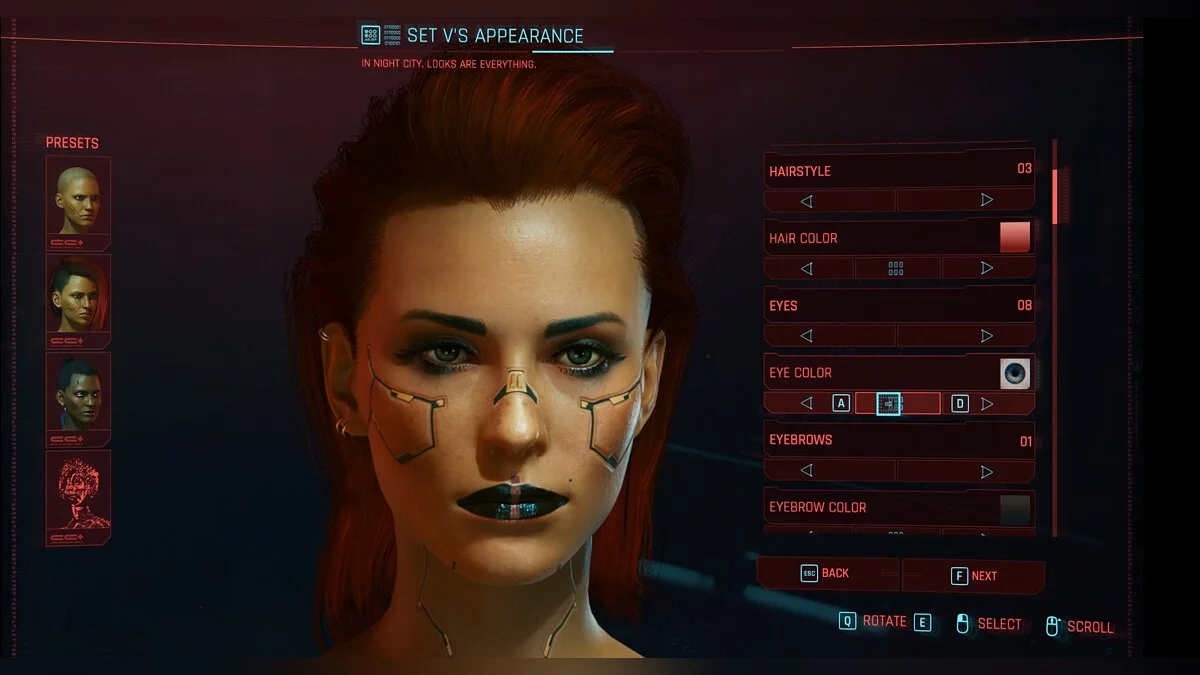Image resolution: width=1200 pixels, height=675 pixels.
Task: Go to next hair color
Action: pyautogui.click(x=987, y=268)
